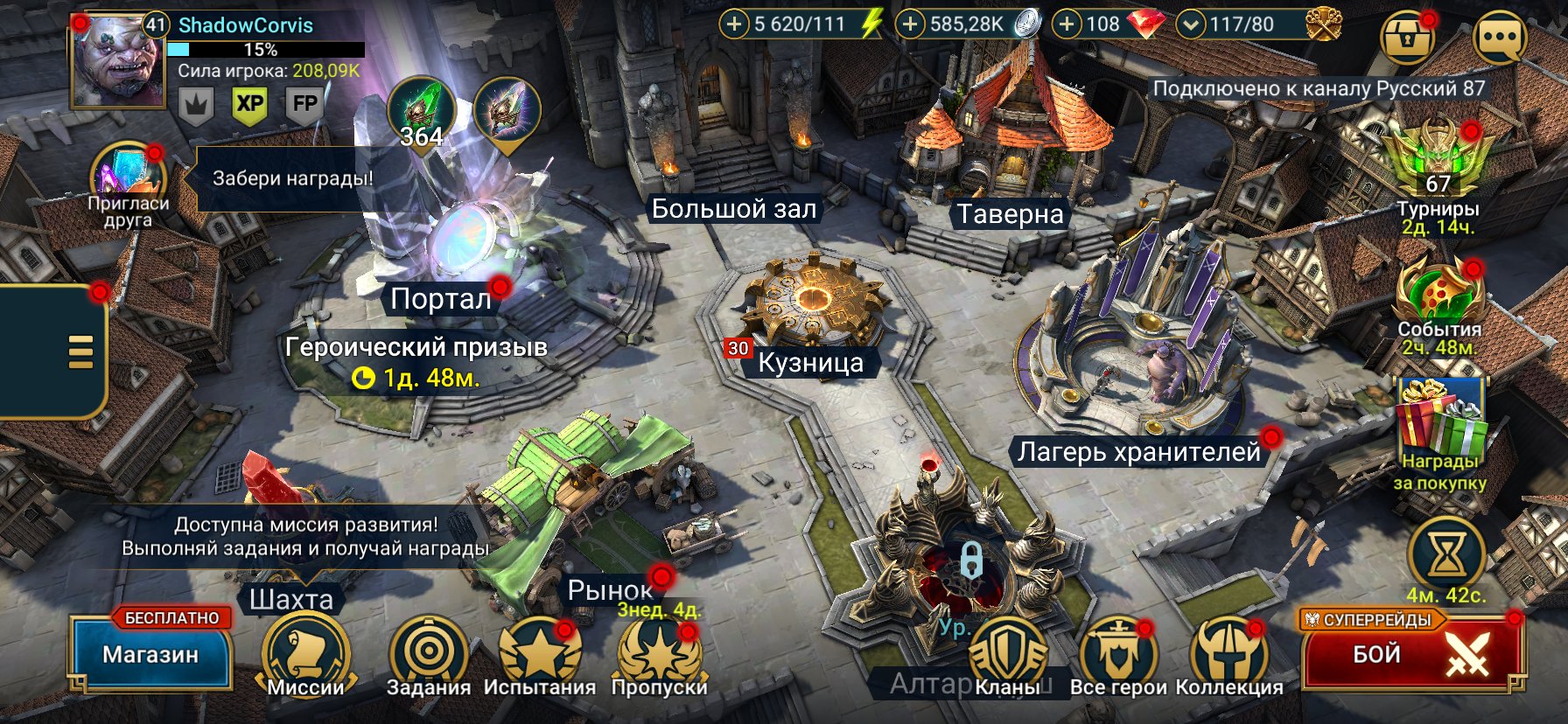Viewport: 1568px width, 724px height.
Task: Check the События events icon
Action: [1438, 294]
